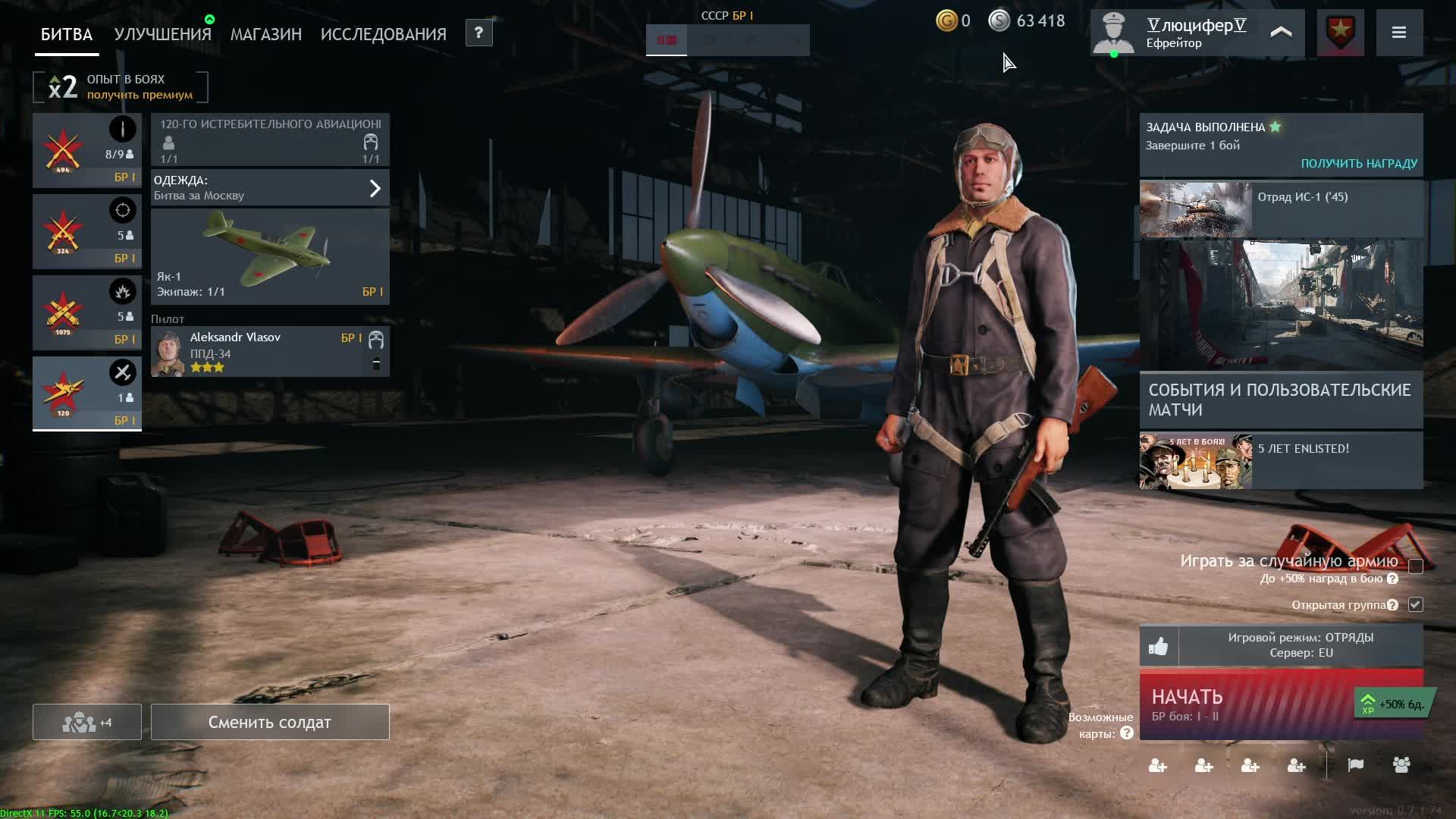Image resolution: width=1456 pixels, height=819 pixels.
Task: Toggle the Играть за случайную армию checkbox
Action: (x=1415, y=566)
